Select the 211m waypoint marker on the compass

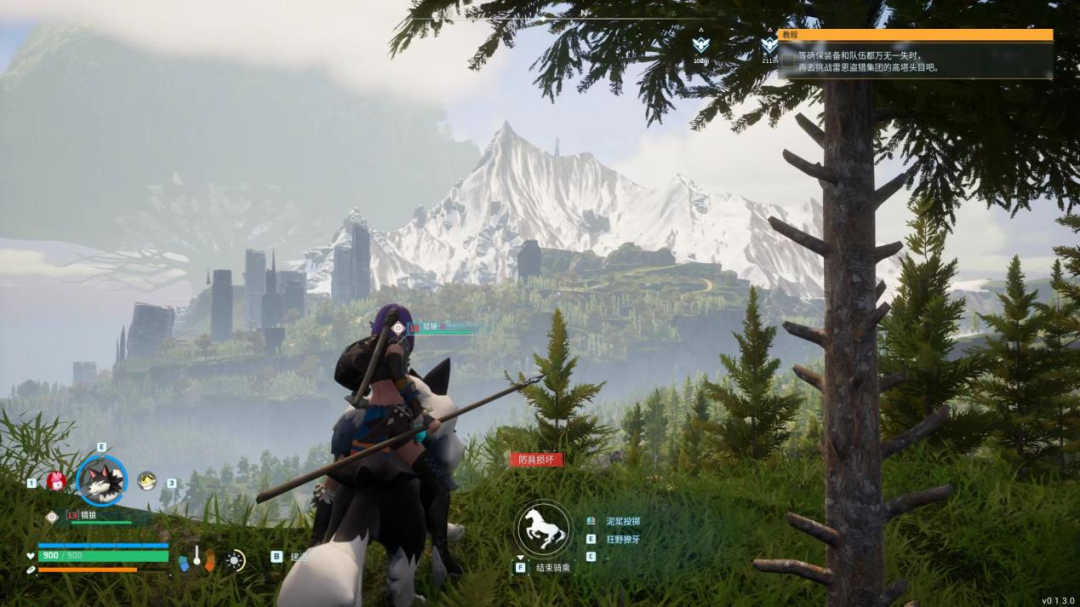769,46
